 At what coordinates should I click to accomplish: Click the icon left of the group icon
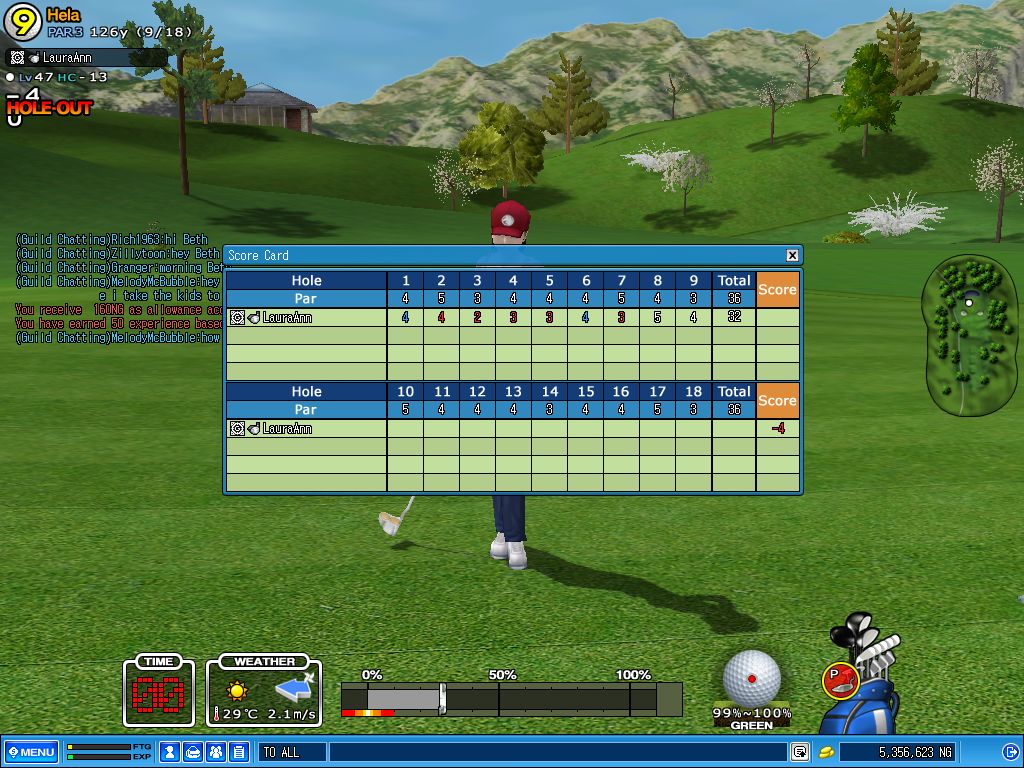pyautogui.click(x=193, y=752)
